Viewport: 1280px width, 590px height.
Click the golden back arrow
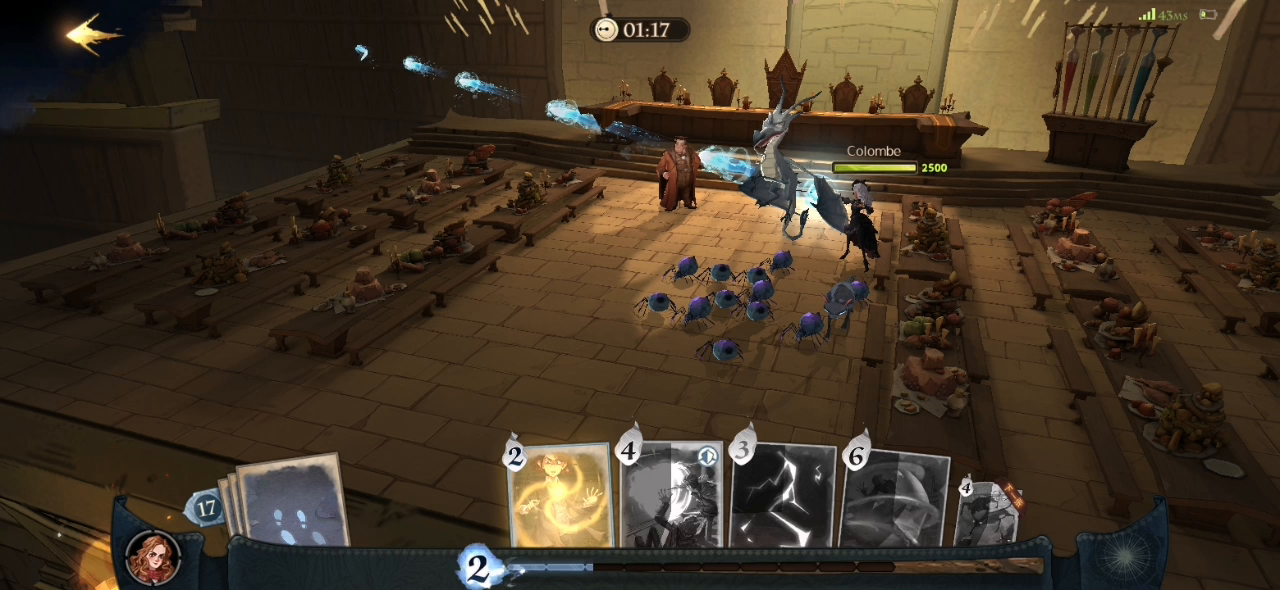[x=92, y=35]
